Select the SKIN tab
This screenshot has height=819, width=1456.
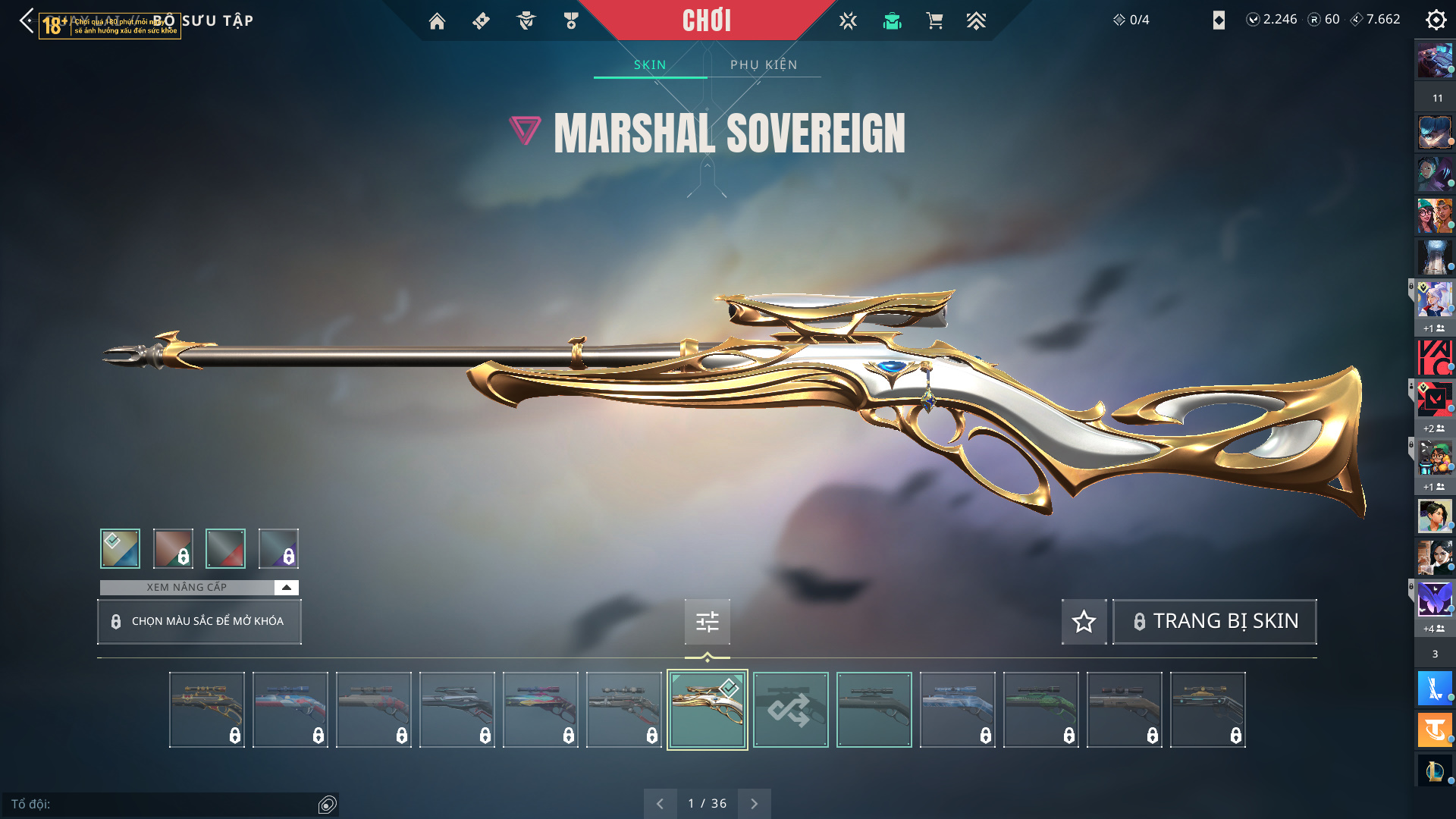coord(650,64)
